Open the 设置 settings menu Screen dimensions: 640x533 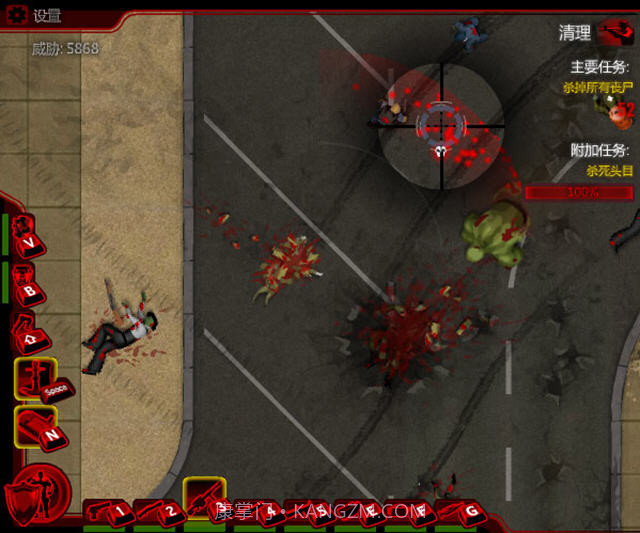tap(36, 15)
